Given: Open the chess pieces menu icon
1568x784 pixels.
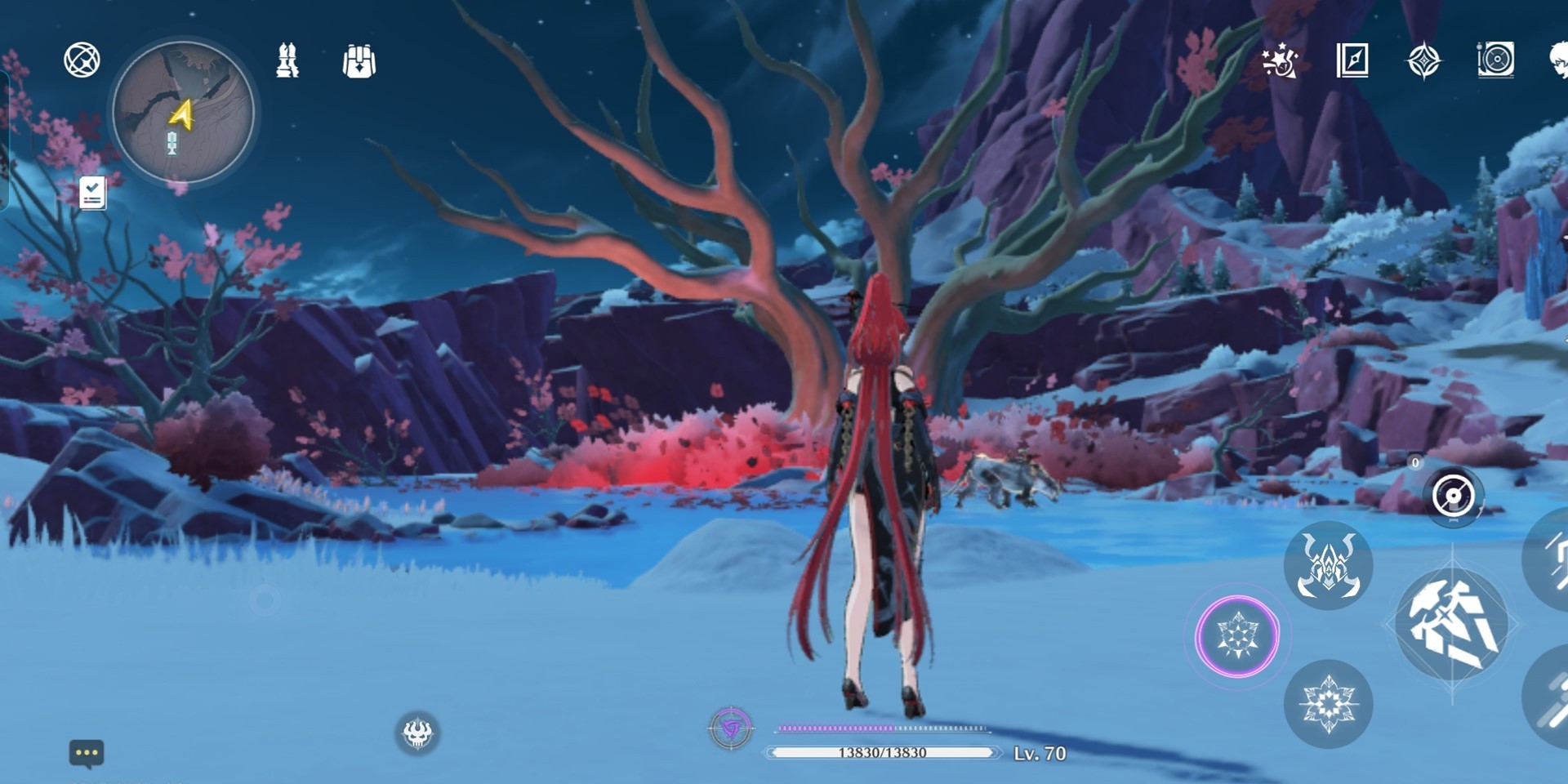Looking at the screenshot, I should [x=287, y=61].
